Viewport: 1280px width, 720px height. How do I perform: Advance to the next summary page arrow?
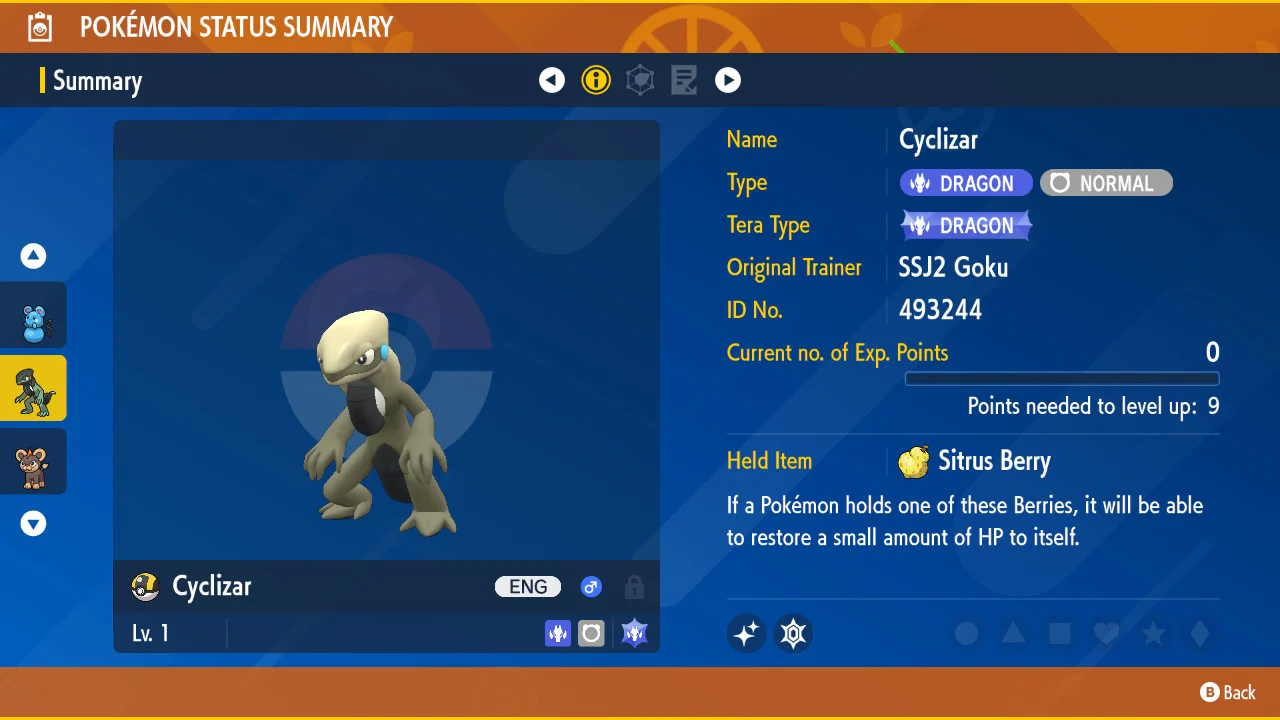point(728,80)
